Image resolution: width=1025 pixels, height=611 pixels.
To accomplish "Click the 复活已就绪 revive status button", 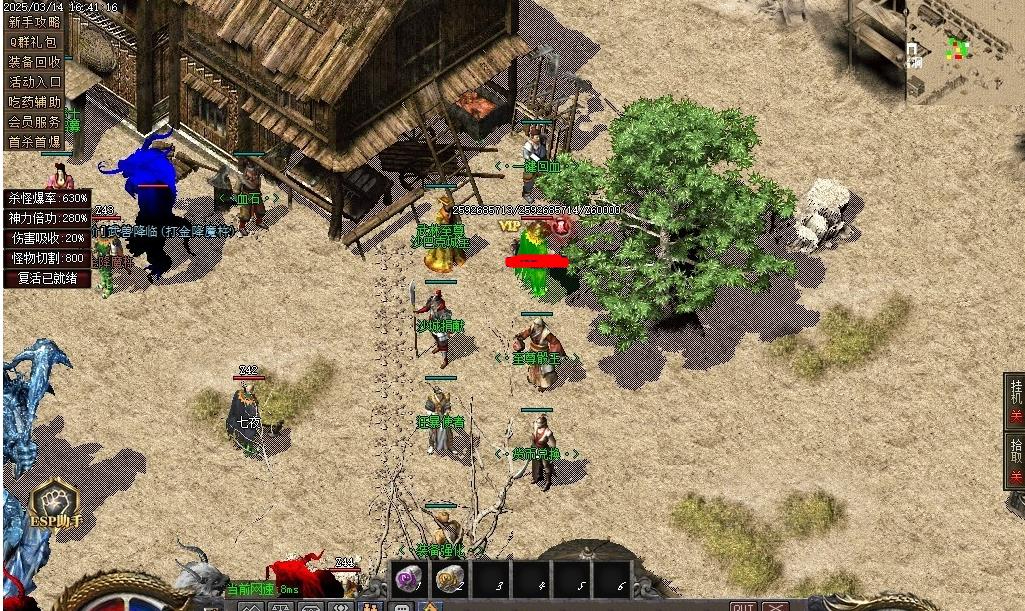I will [x=48, y=278].
